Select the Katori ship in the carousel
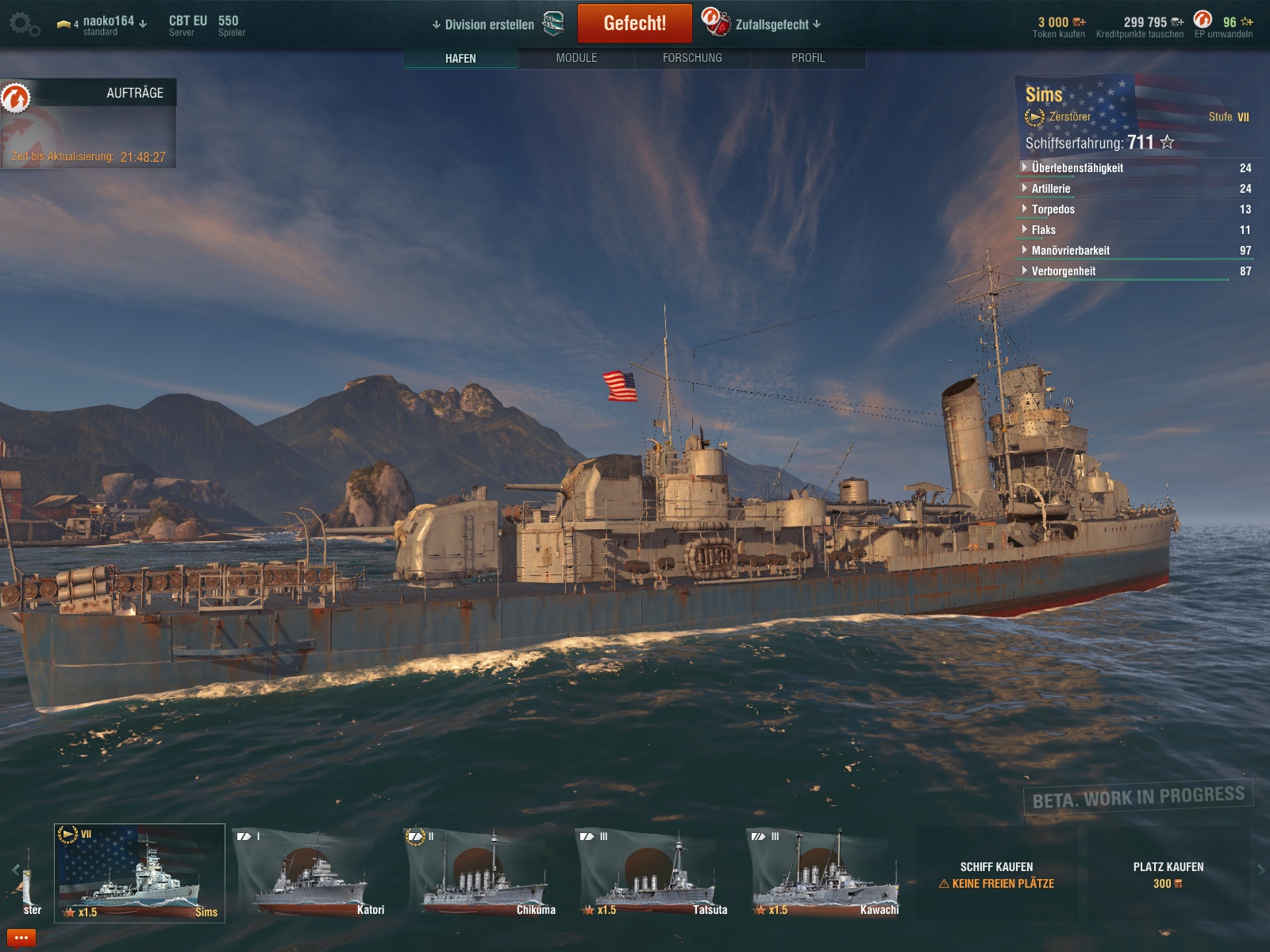1270x952 pixels. coord(310,873)
